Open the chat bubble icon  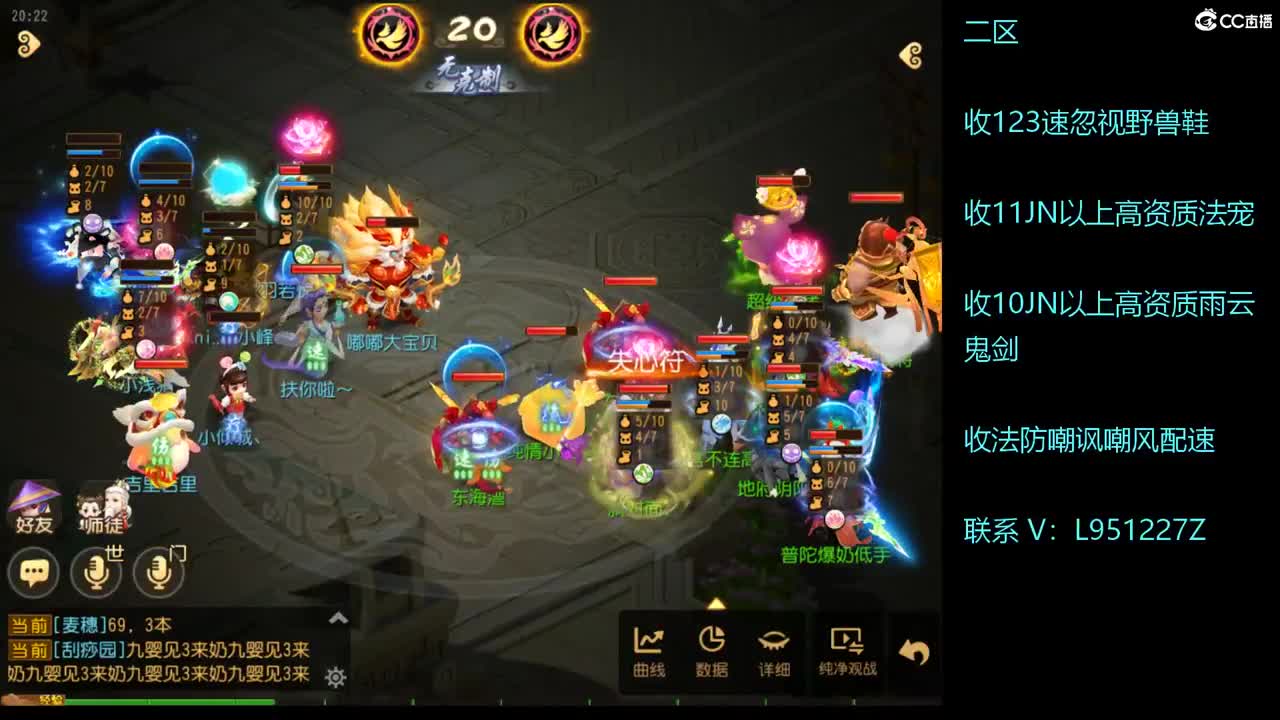tap(36, 573)
